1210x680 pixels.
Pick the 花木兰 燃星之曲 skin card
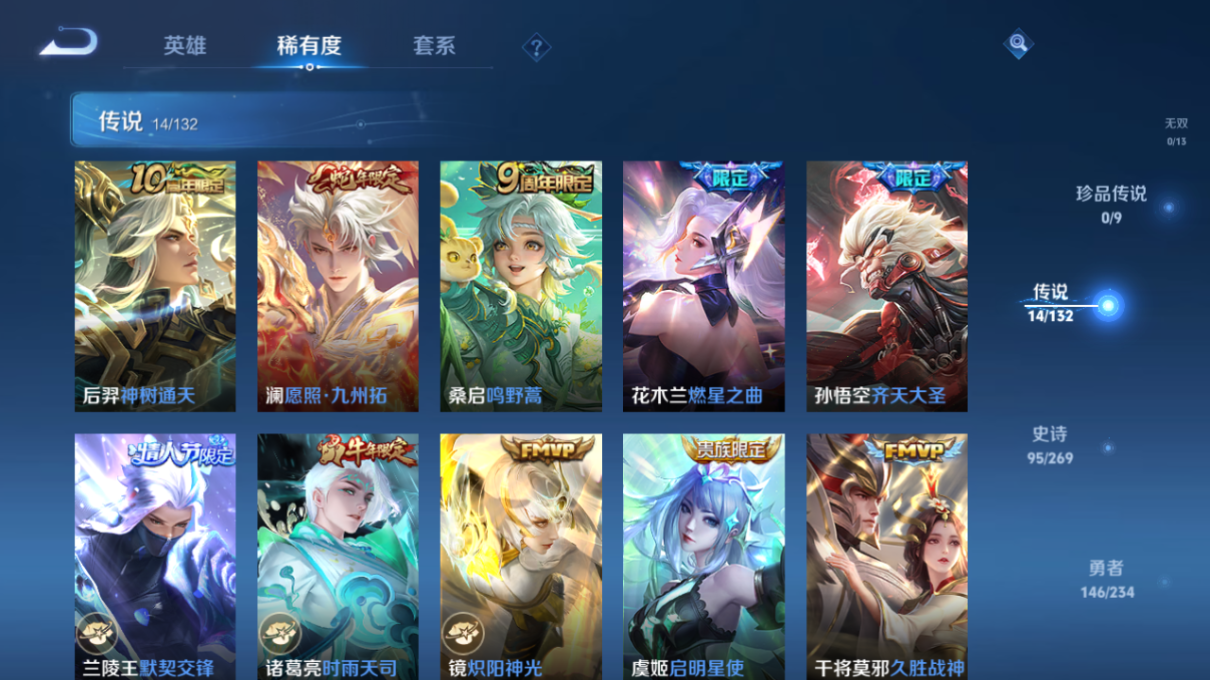(x=704, y=286)
